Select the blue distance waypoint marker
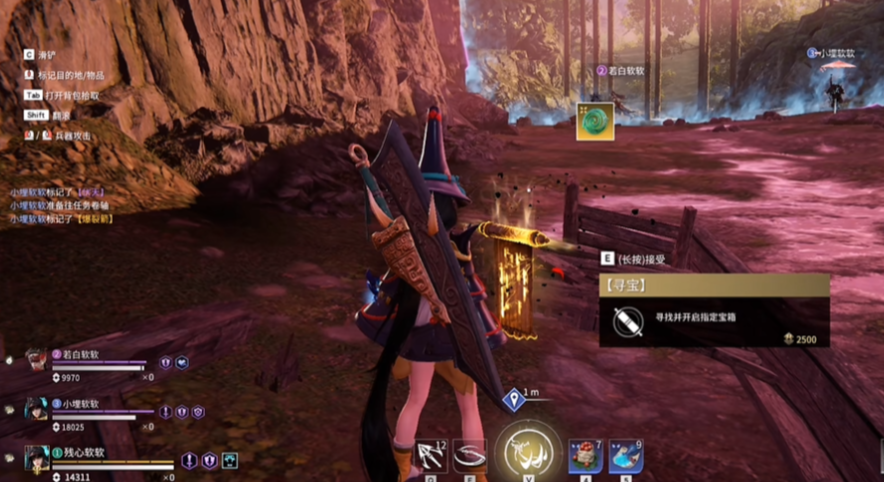Viewport: 884px width, 482px height. point(514,401)
